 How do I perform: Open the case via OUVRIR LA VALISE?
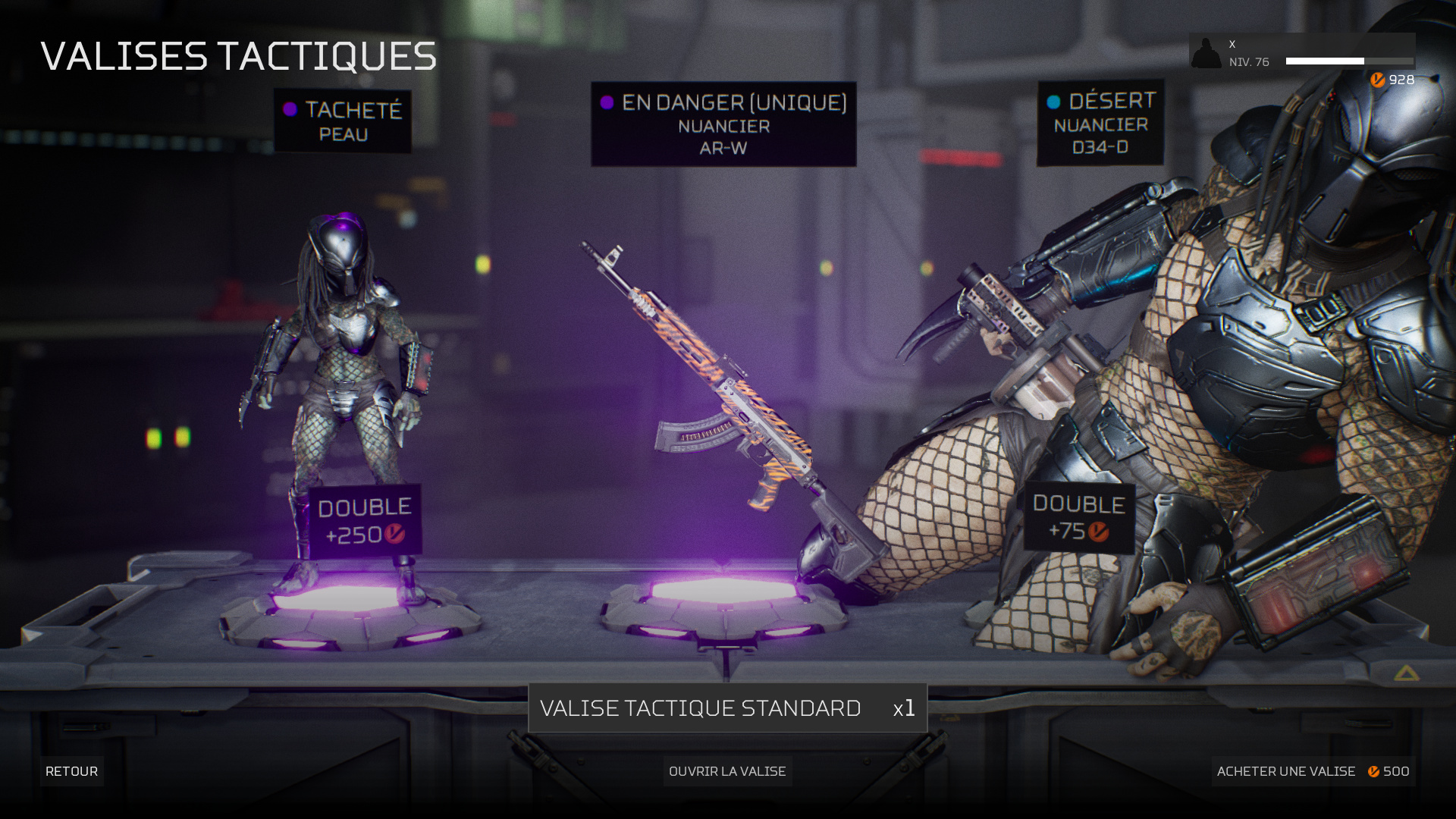coord(727,771)
